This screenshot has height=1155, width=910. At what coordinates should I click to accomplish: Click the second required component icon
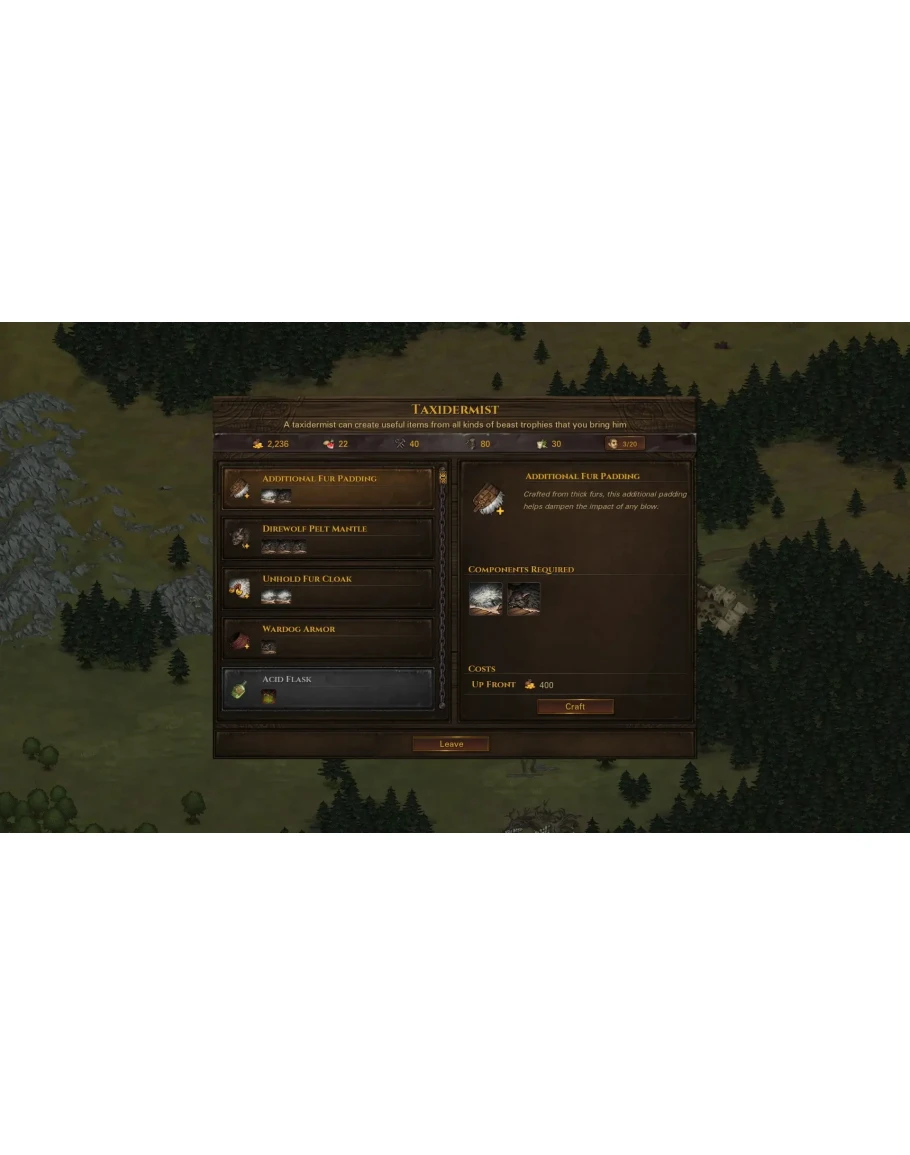coord(524,599)
